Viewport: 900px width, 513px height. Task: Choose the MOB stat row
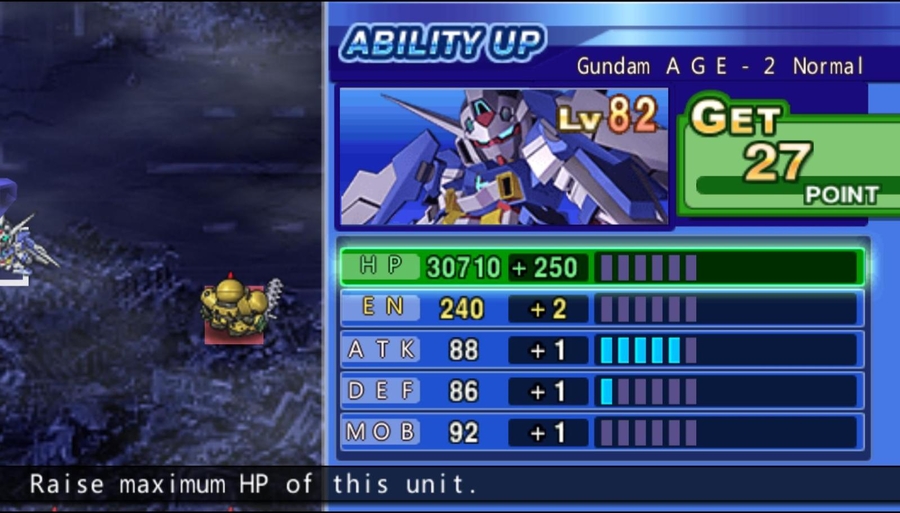(x=600, y=432)
